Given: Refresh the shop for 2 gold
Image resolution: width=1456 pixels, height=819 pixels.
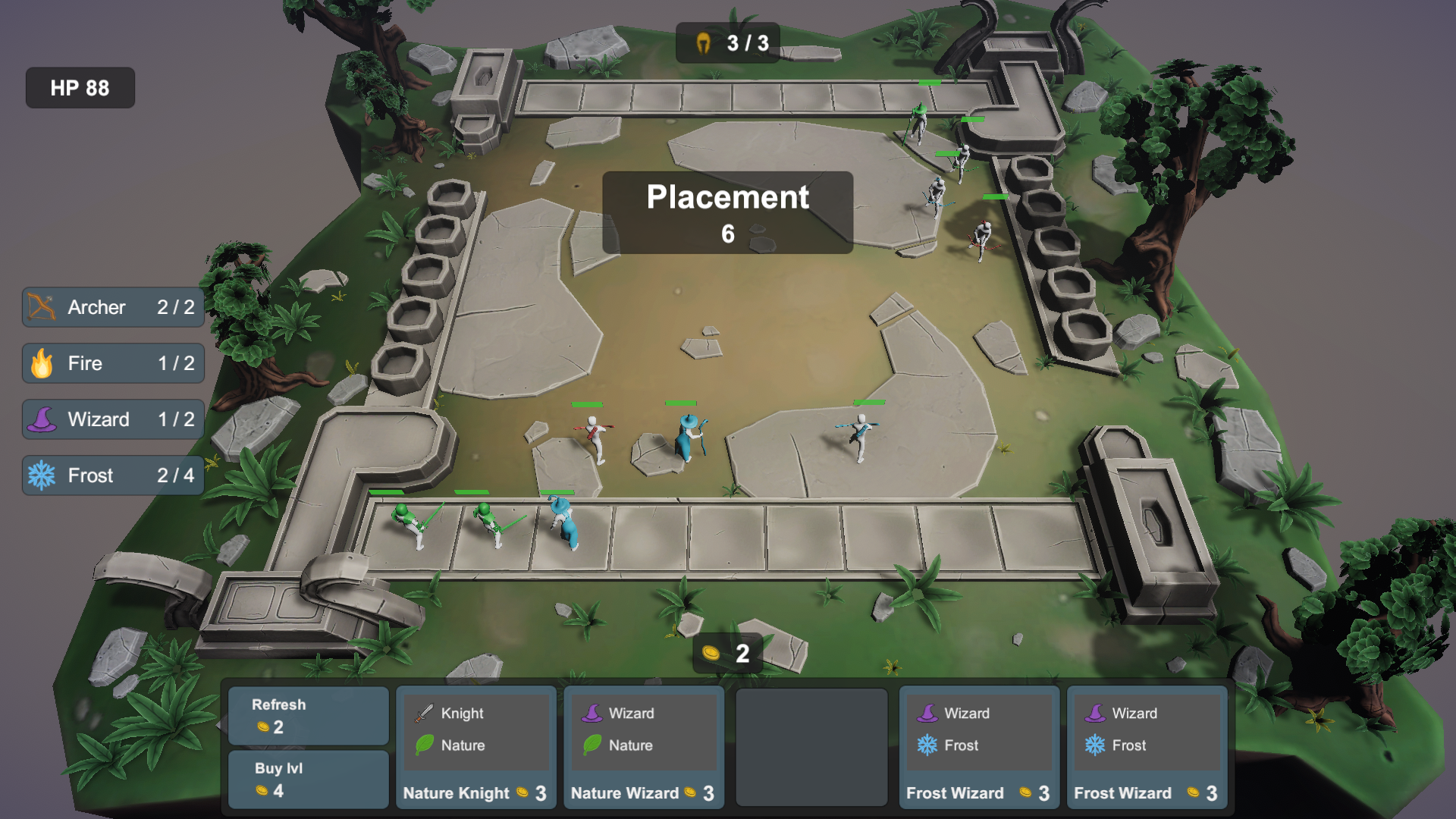Looking at the screenshot, I should click(308, 716).
